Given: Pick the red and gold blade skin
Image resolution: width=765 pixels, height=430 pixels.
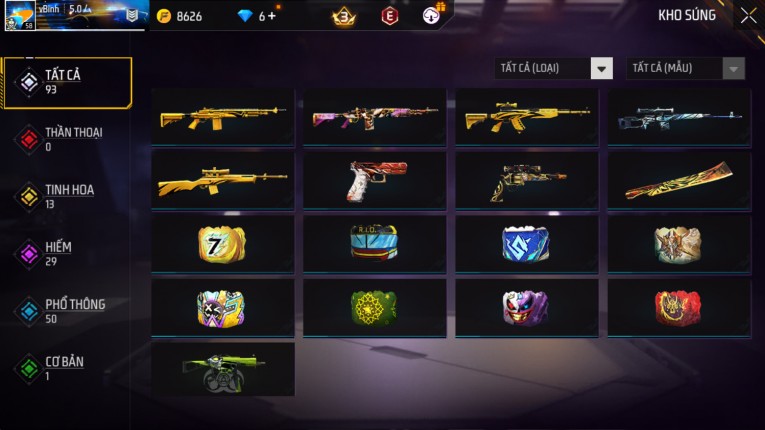Looking at the screenshot, I should (679, 180).
